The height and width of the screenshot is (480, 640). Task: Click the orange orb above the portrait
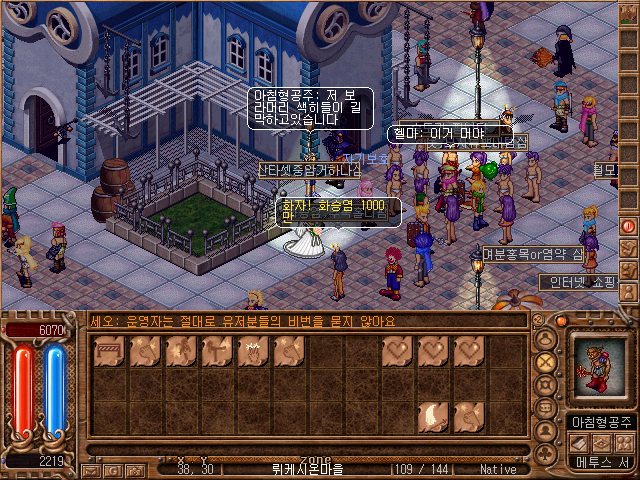tap(562, 322)
